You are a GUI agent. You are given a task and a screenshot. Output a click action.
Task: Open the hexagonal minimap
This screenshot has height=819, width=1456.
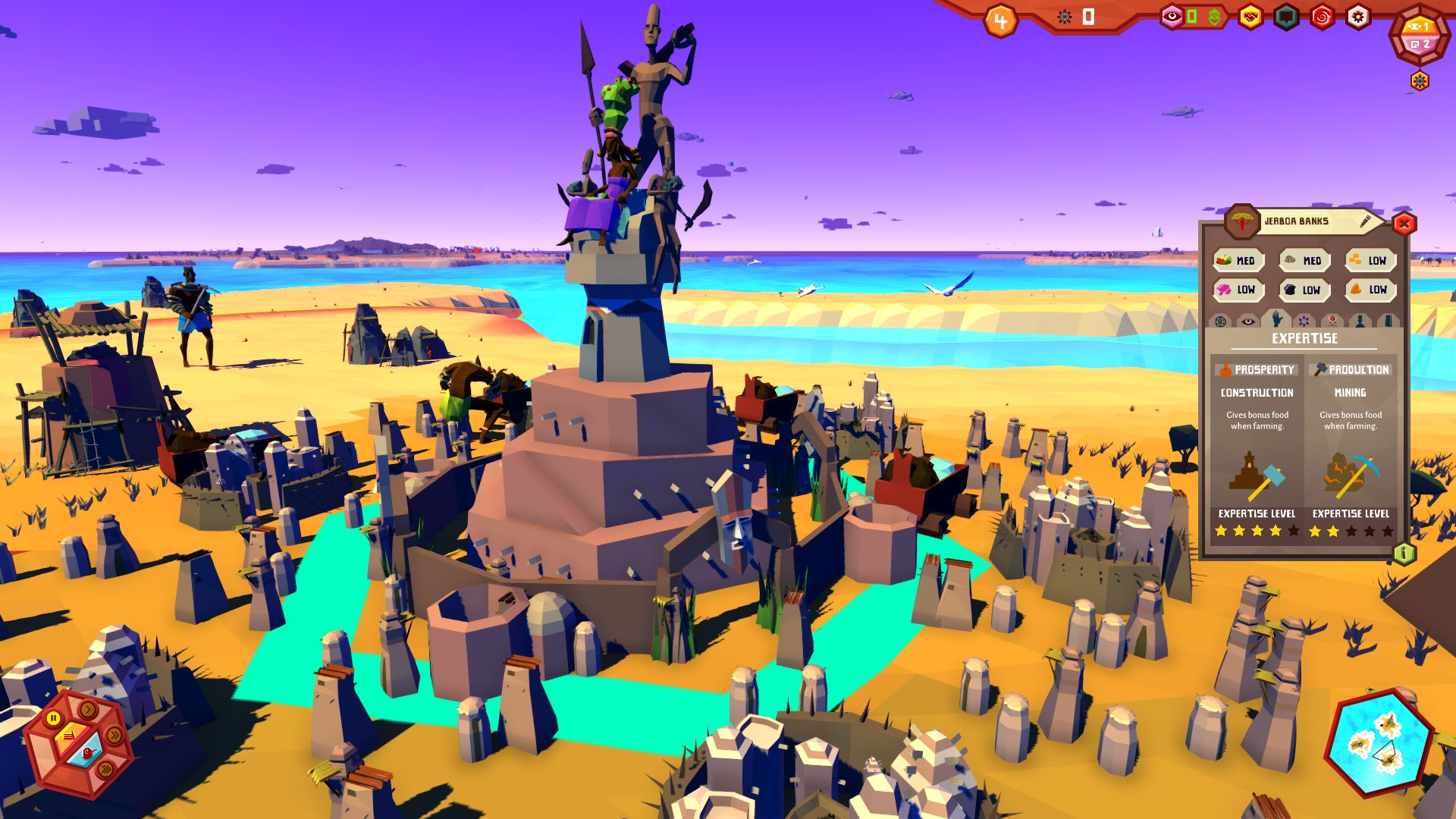coord(1378,743)
